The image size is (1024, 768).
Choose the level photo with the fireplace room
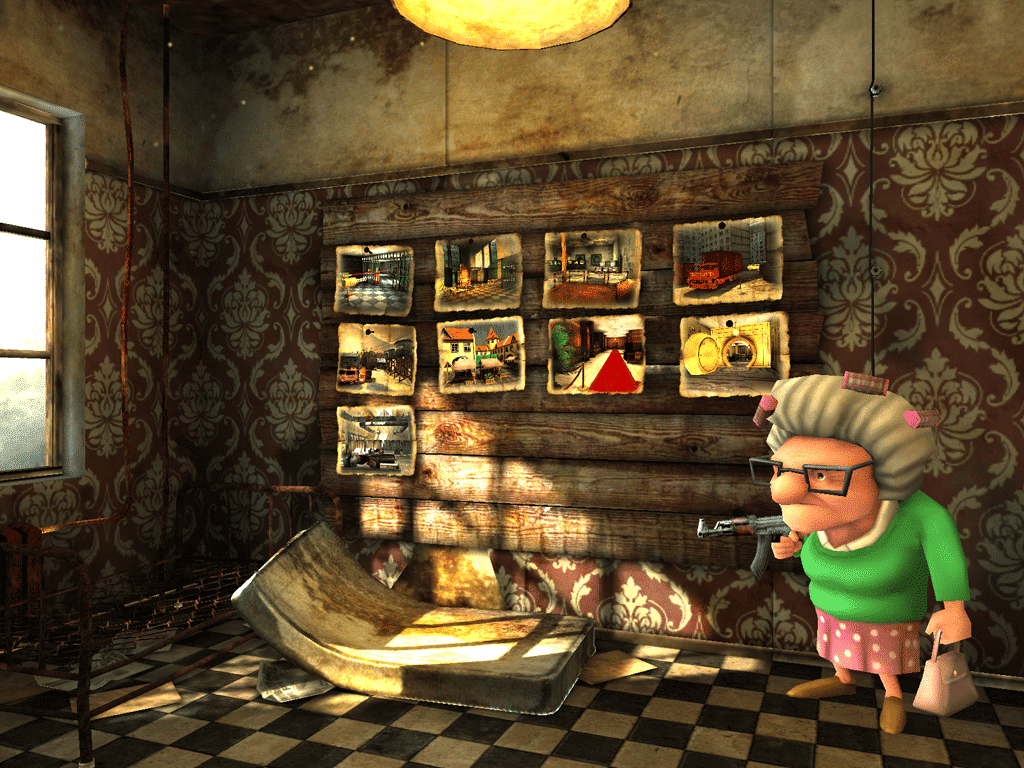pyautogui.click(x=478, y=272)
